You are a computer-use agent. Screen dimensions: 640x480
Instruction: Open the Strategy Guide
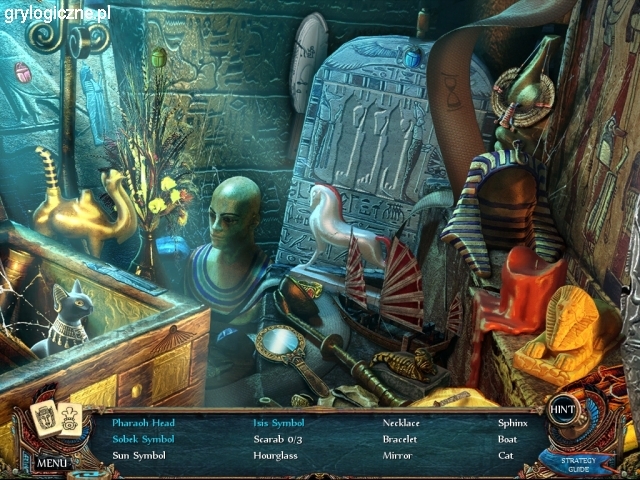[x=578, y=465]
